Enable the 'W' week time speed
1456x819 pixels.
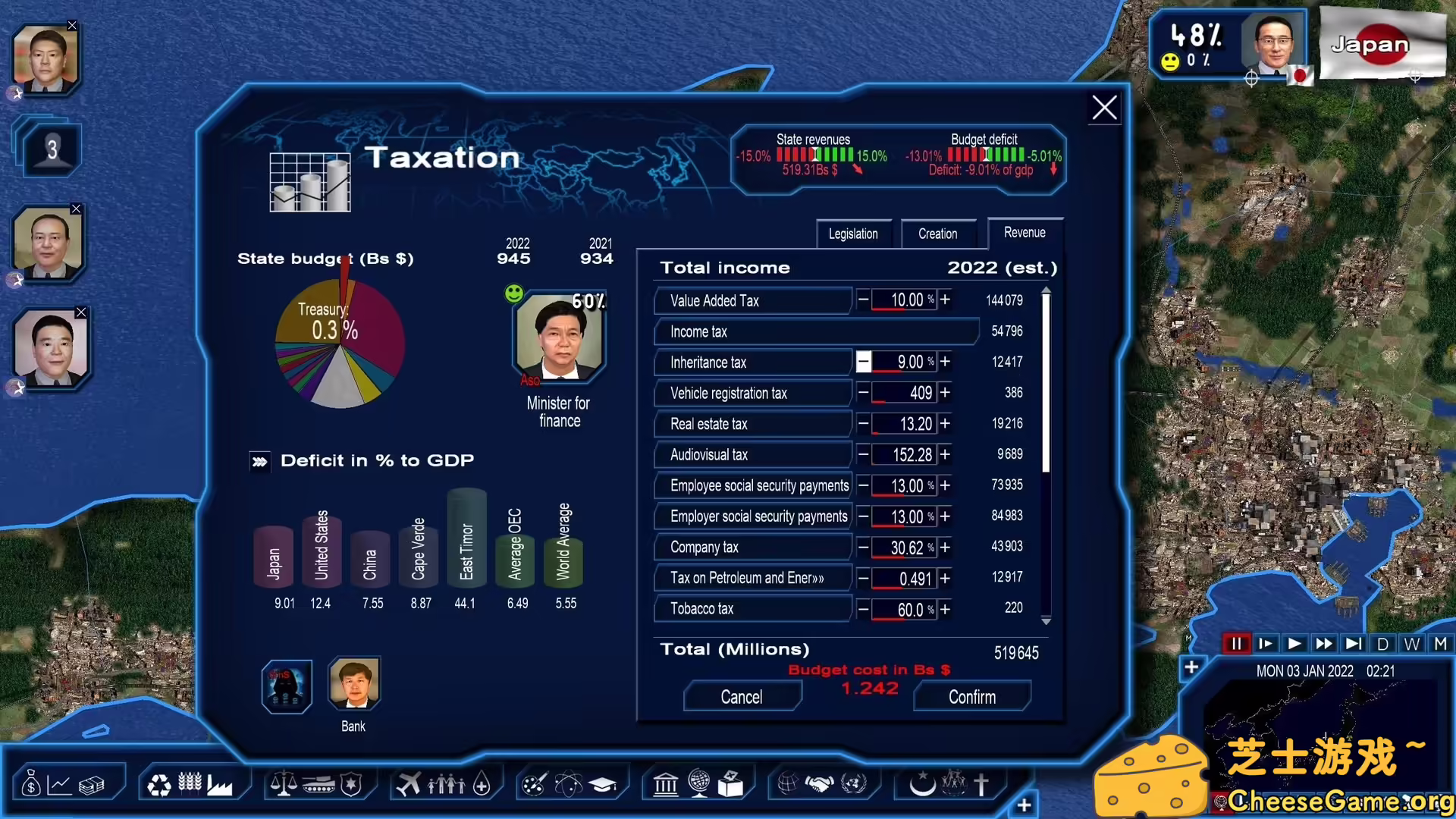[x=1411, y=643]
